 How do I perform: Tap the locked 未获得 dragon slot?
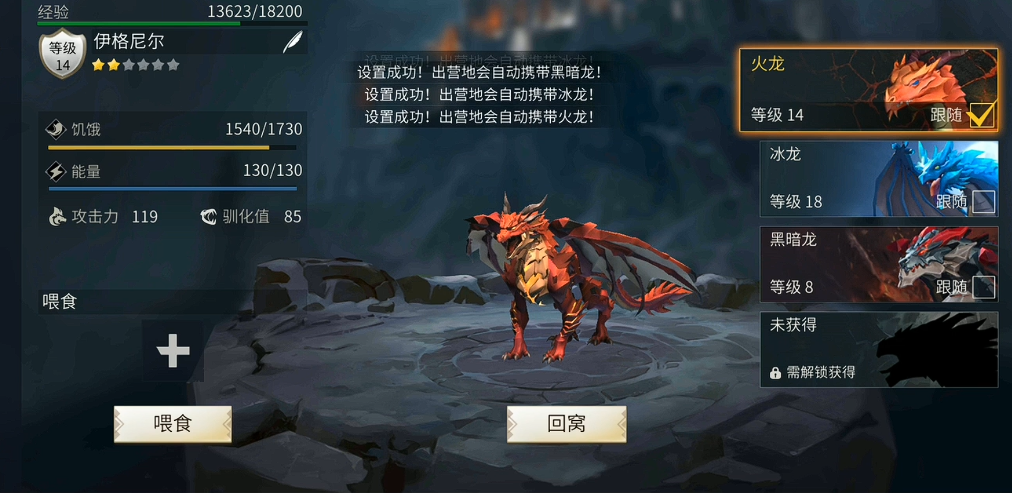click(x=878, y=350)
